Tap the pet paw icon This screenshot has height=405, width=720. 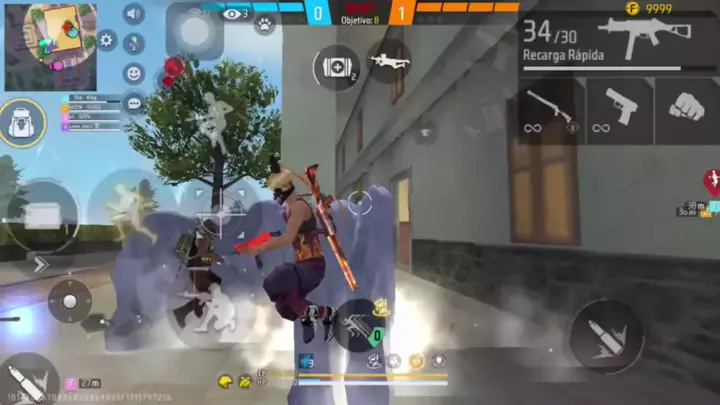[x=265, y=23]
